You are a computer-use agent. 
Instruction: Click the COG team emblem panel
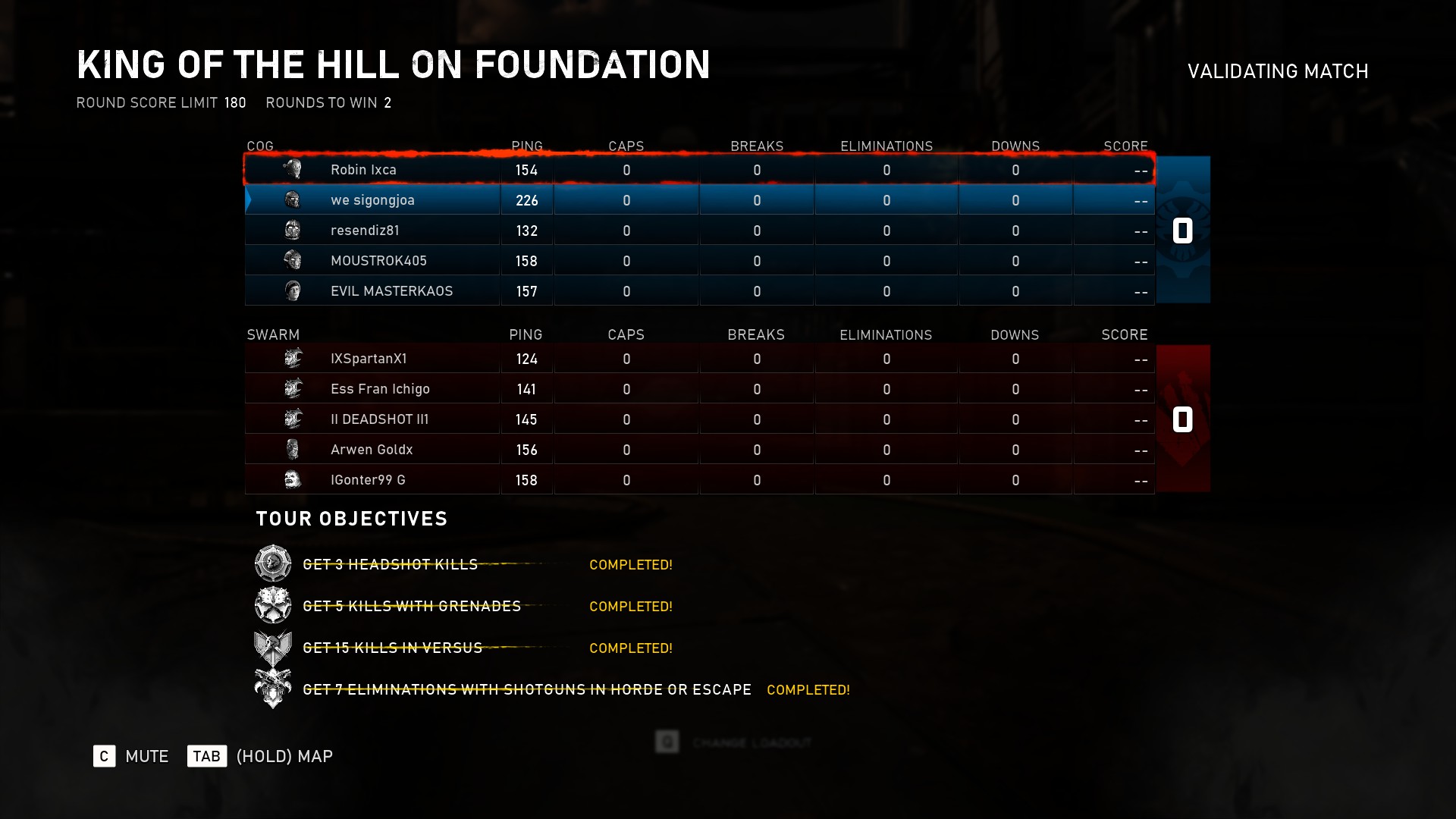tap(1182, 230)
